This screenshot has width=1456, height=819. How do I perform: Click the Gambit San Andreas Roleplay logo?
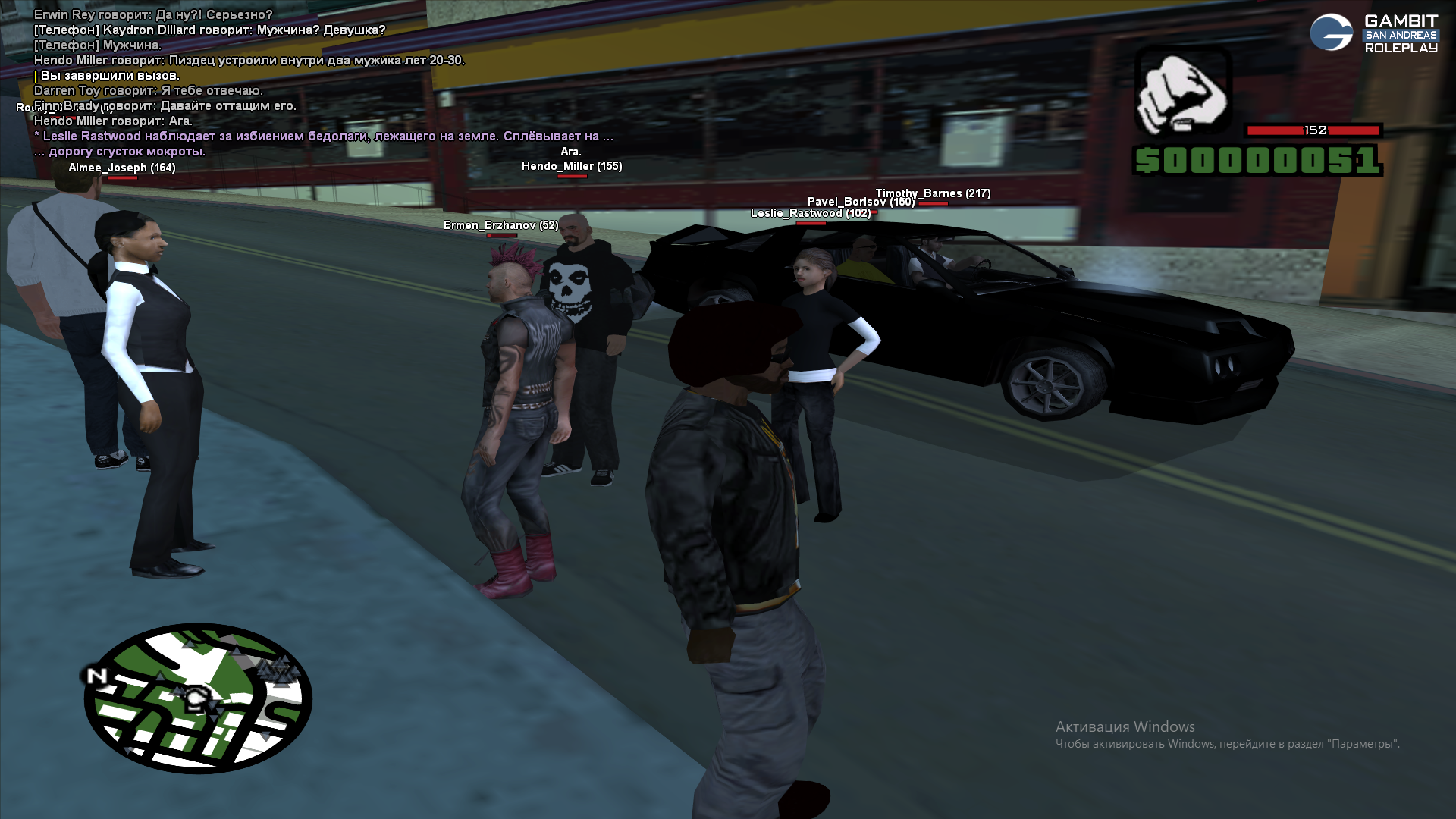(1373, 33)
